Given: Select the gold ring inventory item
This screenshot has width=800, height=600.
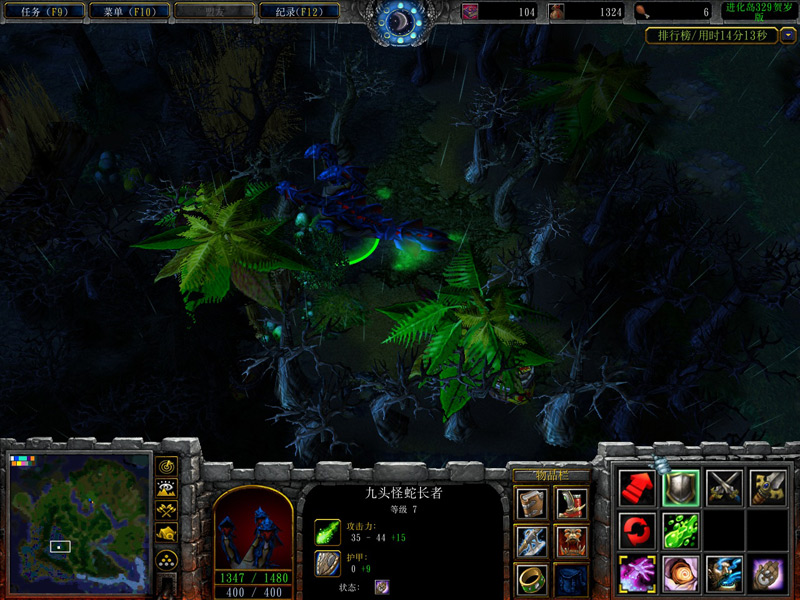Looking at the screenshot, I should point(531,579).
